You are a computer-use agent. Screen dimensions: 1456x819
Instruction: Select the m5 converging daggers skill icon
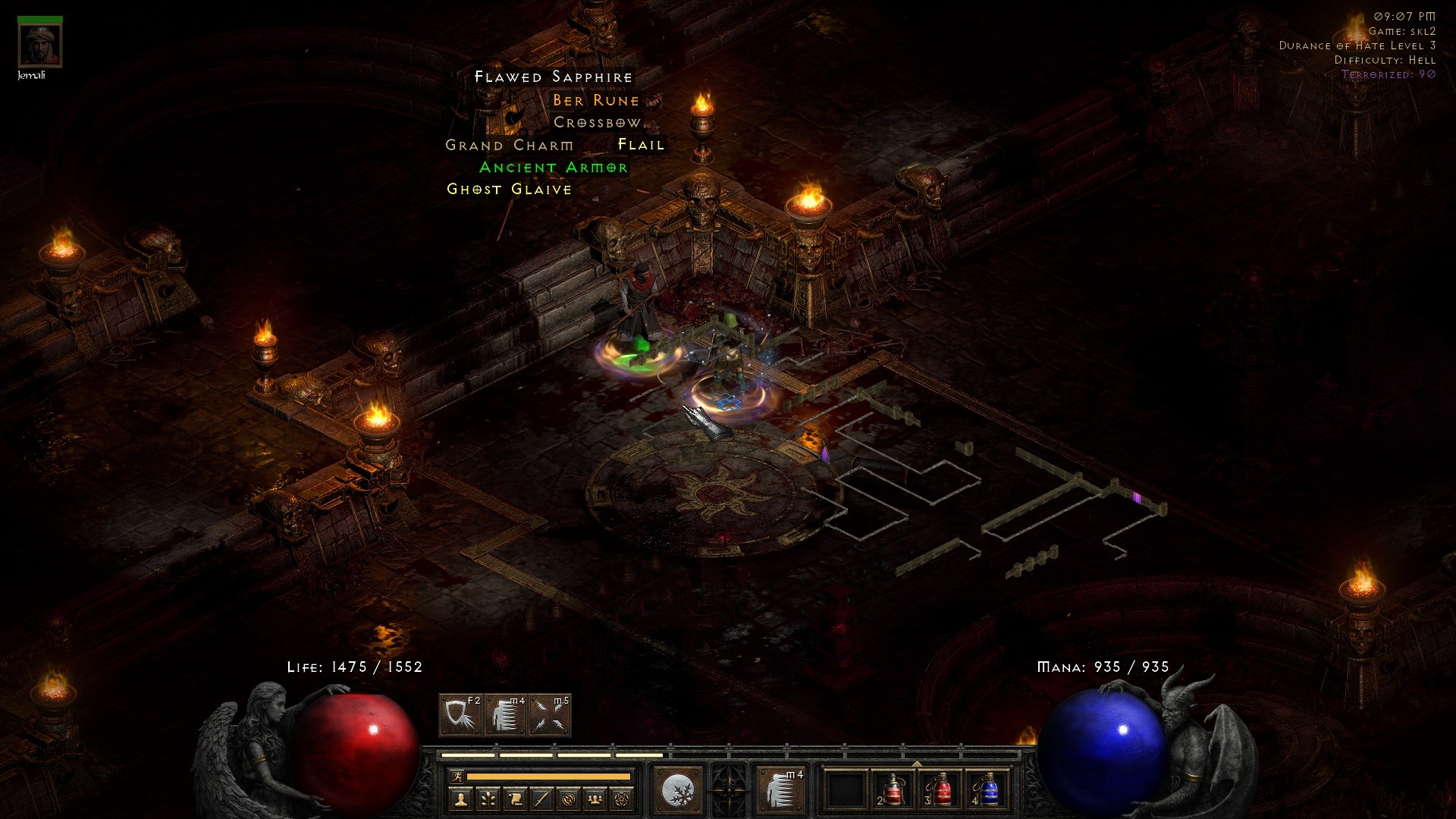tap(551, 715)
